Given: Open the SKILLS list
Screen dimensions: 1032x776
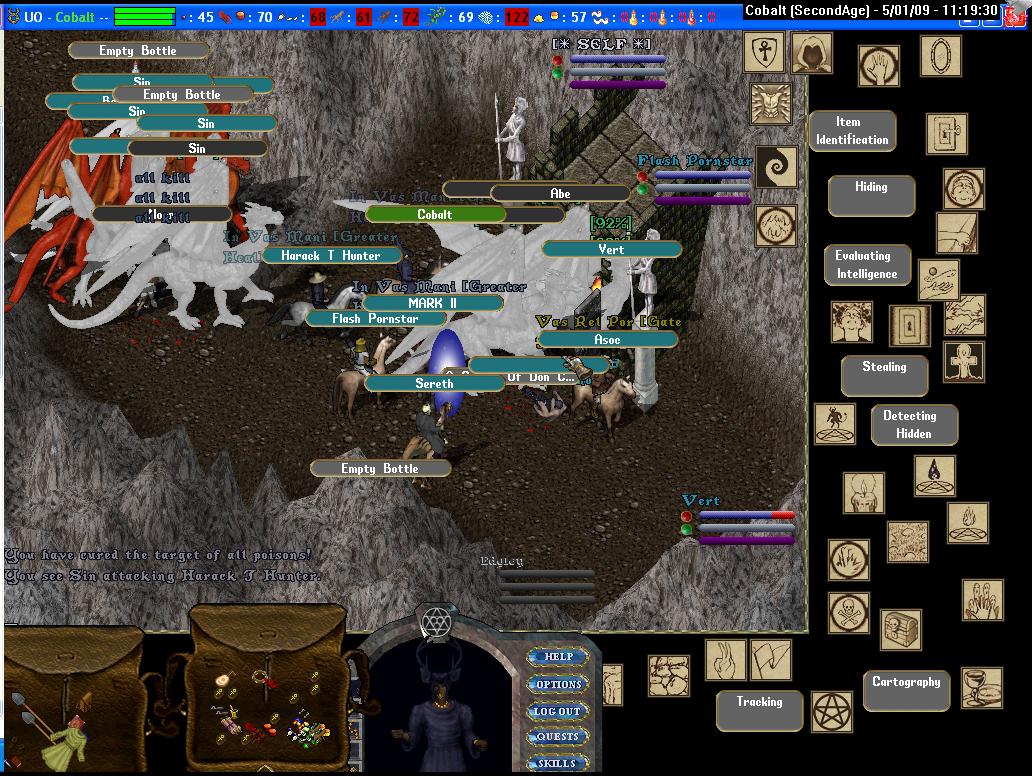Looking at the screenshot, I should coord(558,763).
